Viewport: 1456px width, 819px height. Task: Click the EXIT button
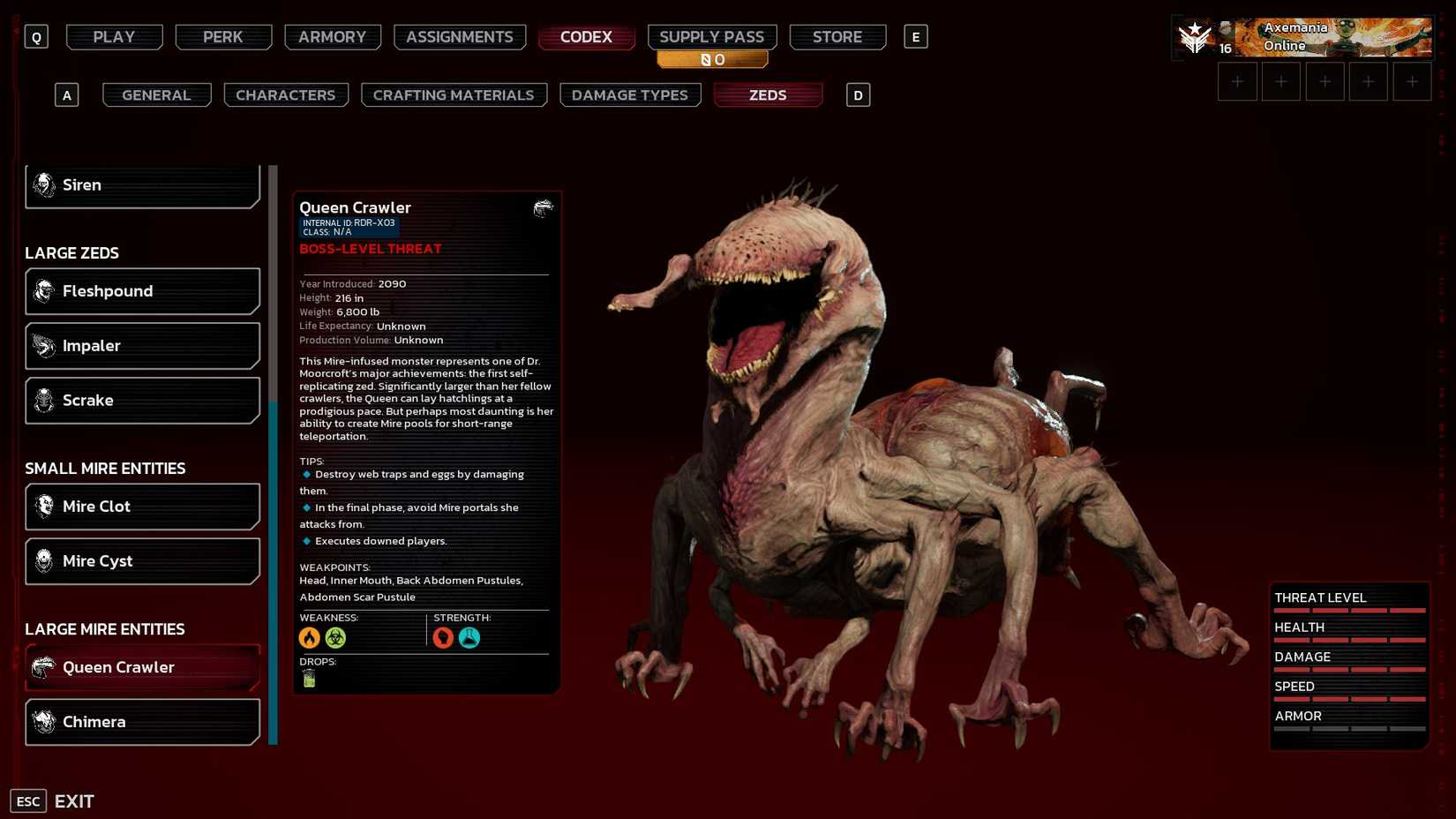[74, 800]
